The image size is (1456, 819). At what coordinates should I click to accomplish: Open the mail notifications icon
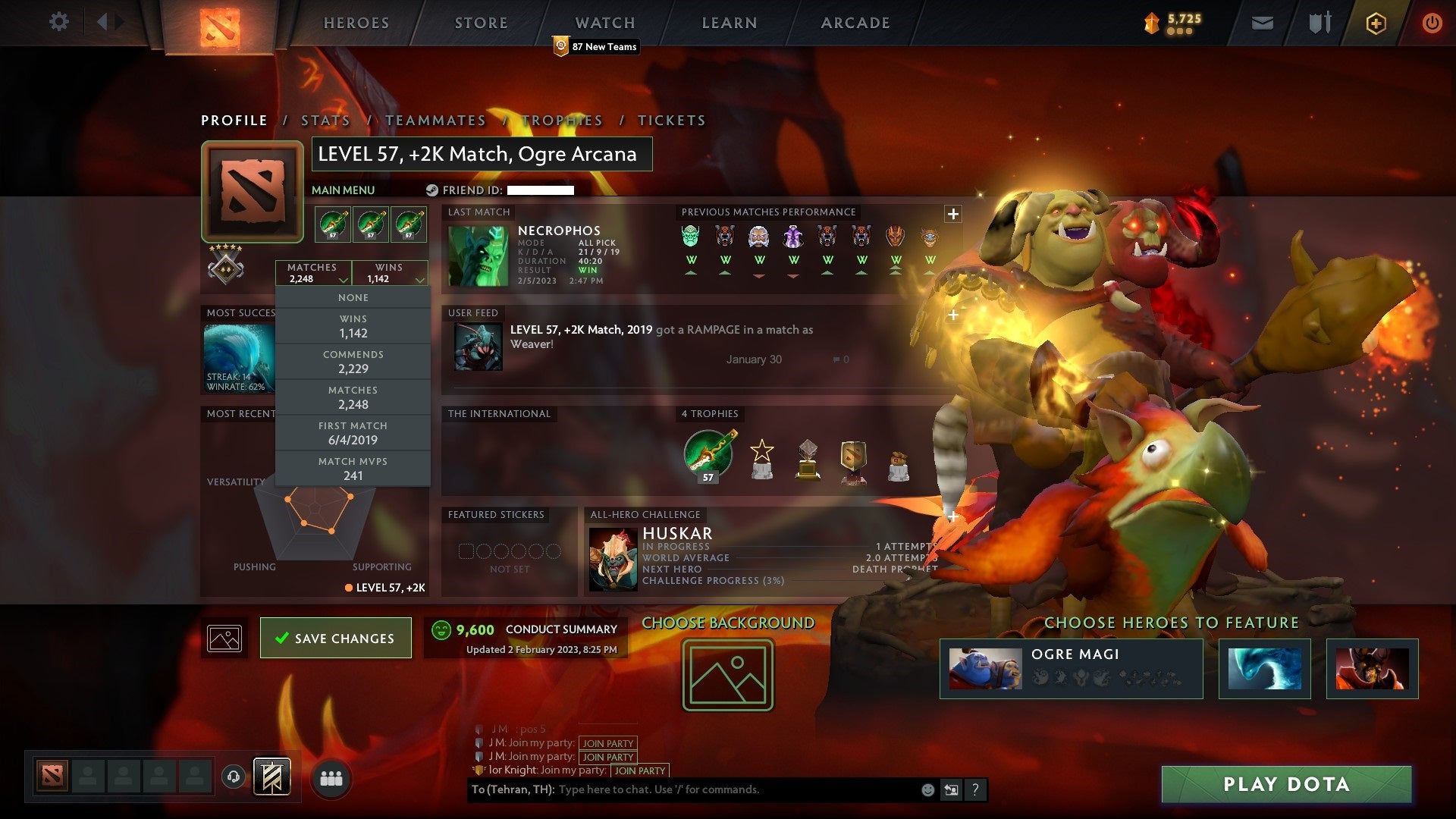1261,23
